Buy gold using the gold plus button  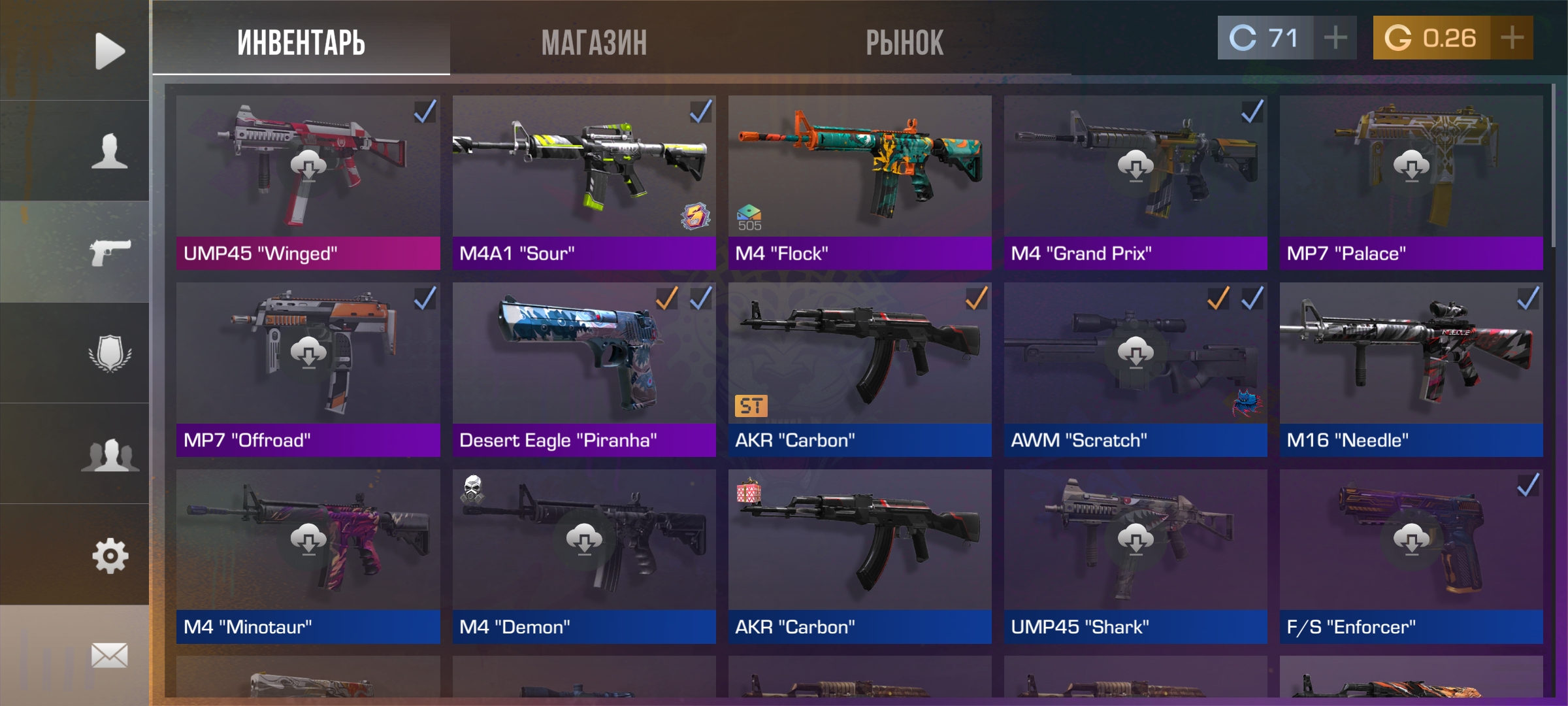click(x=1512, y=38)
